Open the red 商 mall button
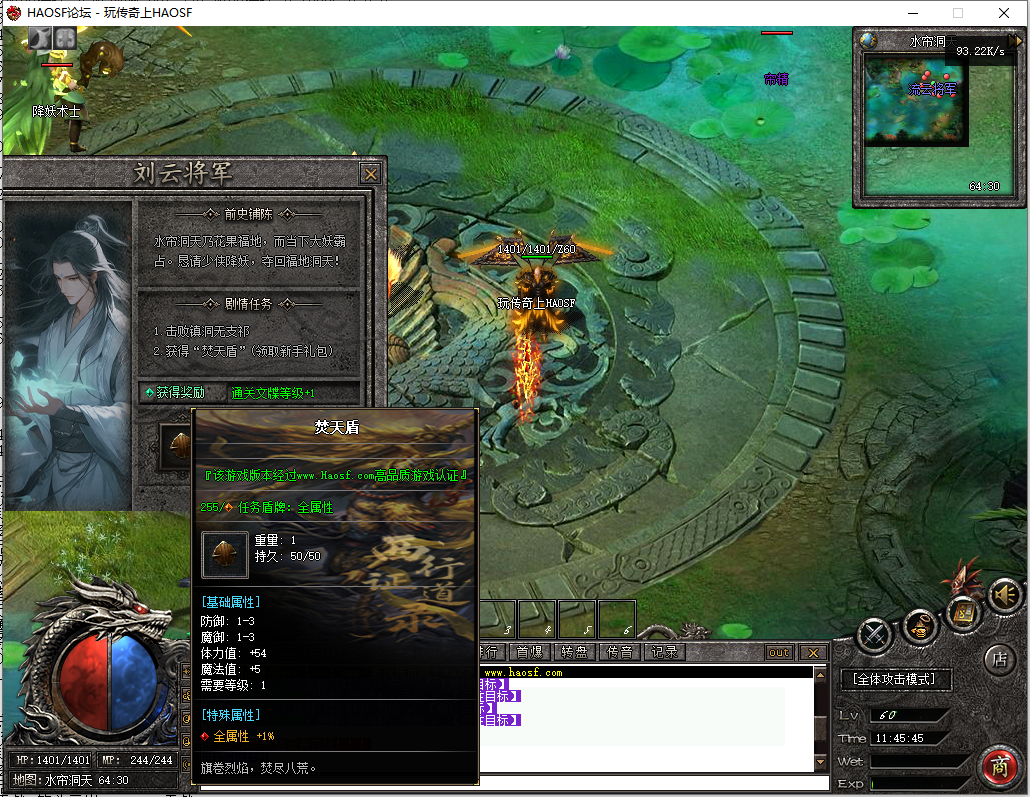The height and width of the screenshot is (797, 1030). (x=998, y=765)
